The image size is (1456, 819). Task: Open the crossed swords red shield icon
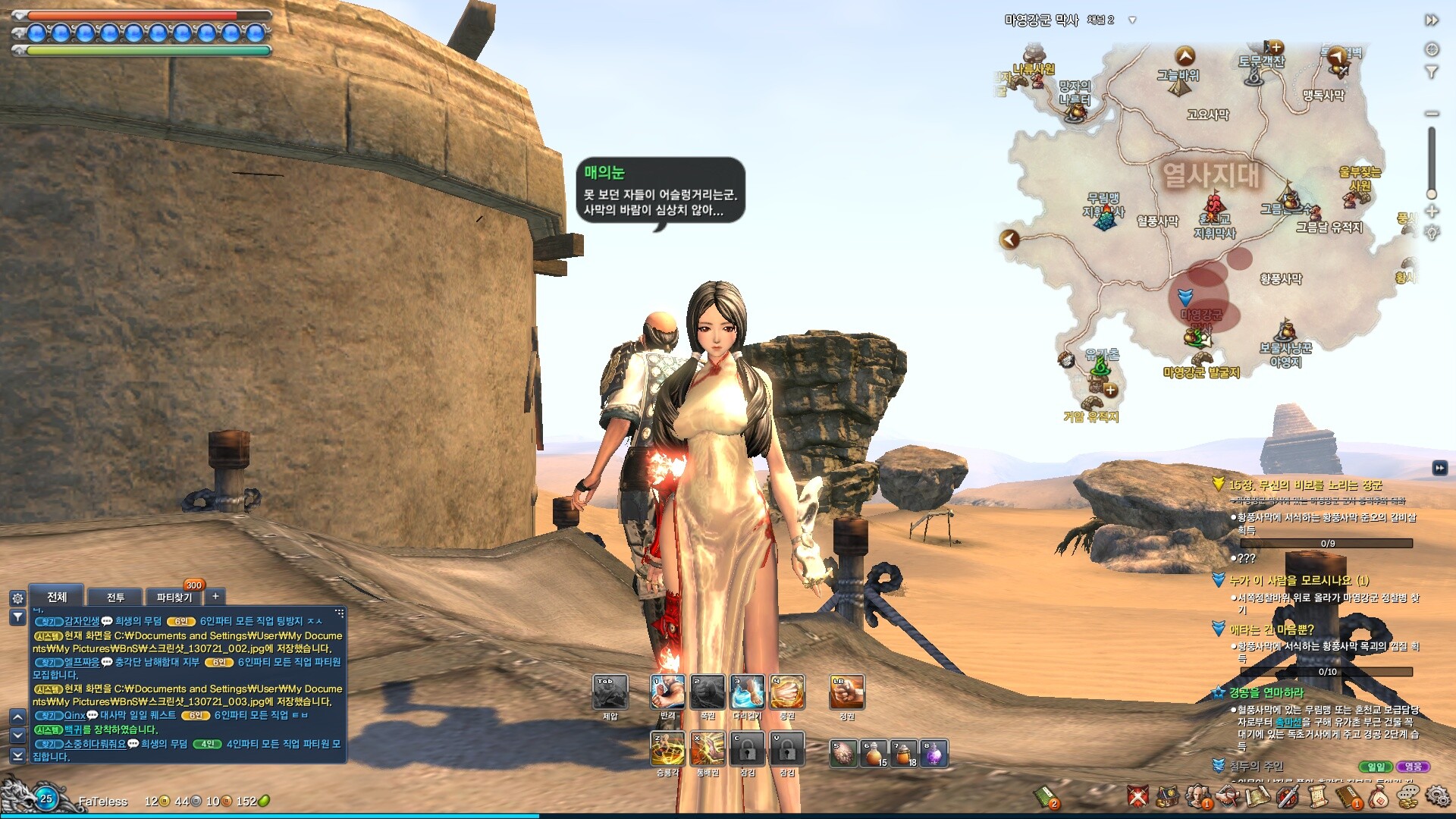pyautogui.click(x=1137, y=796)
